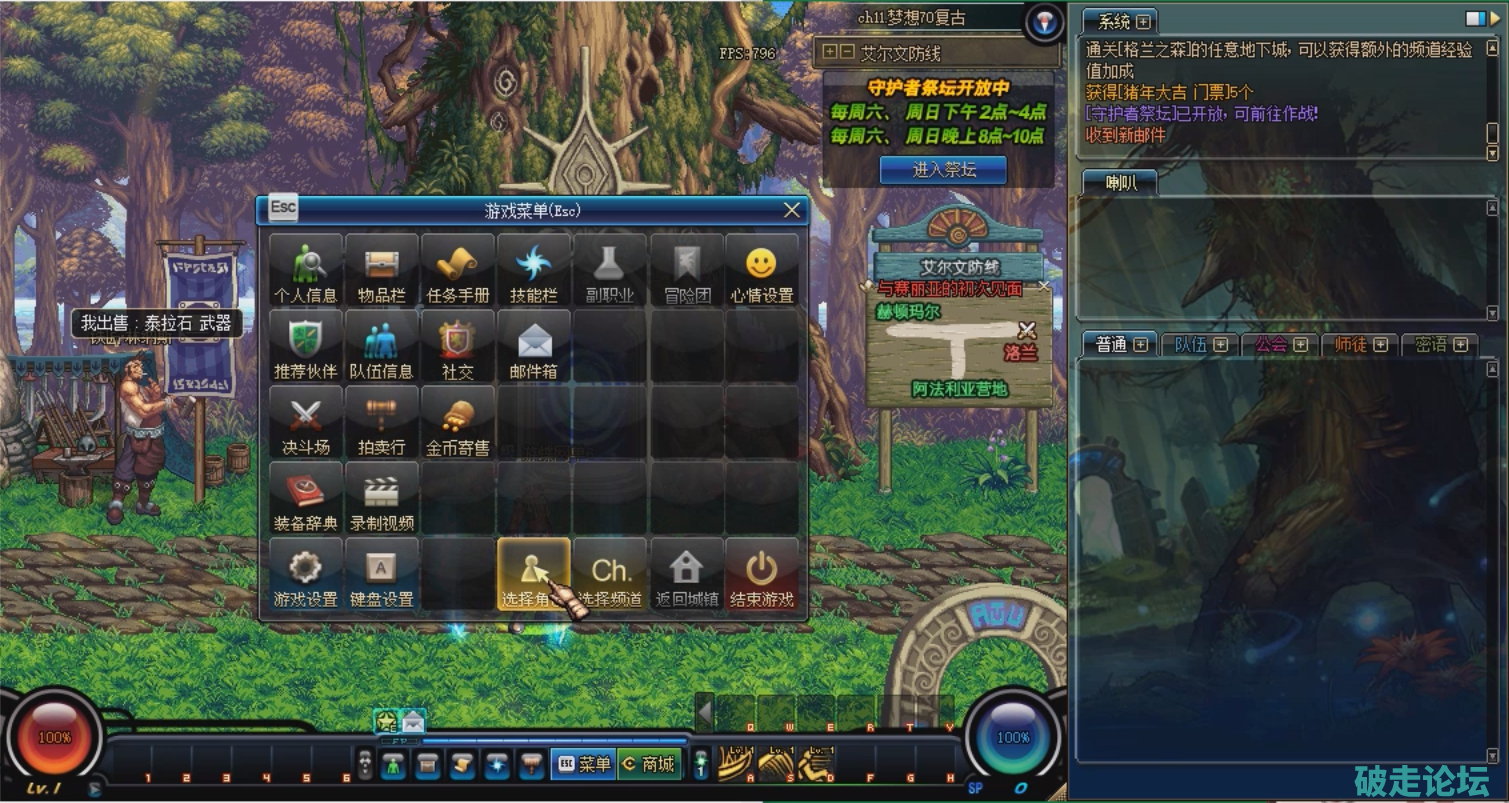Check the 邮件箱 mailbox
1509x803 pixels.
coord(534,347)
